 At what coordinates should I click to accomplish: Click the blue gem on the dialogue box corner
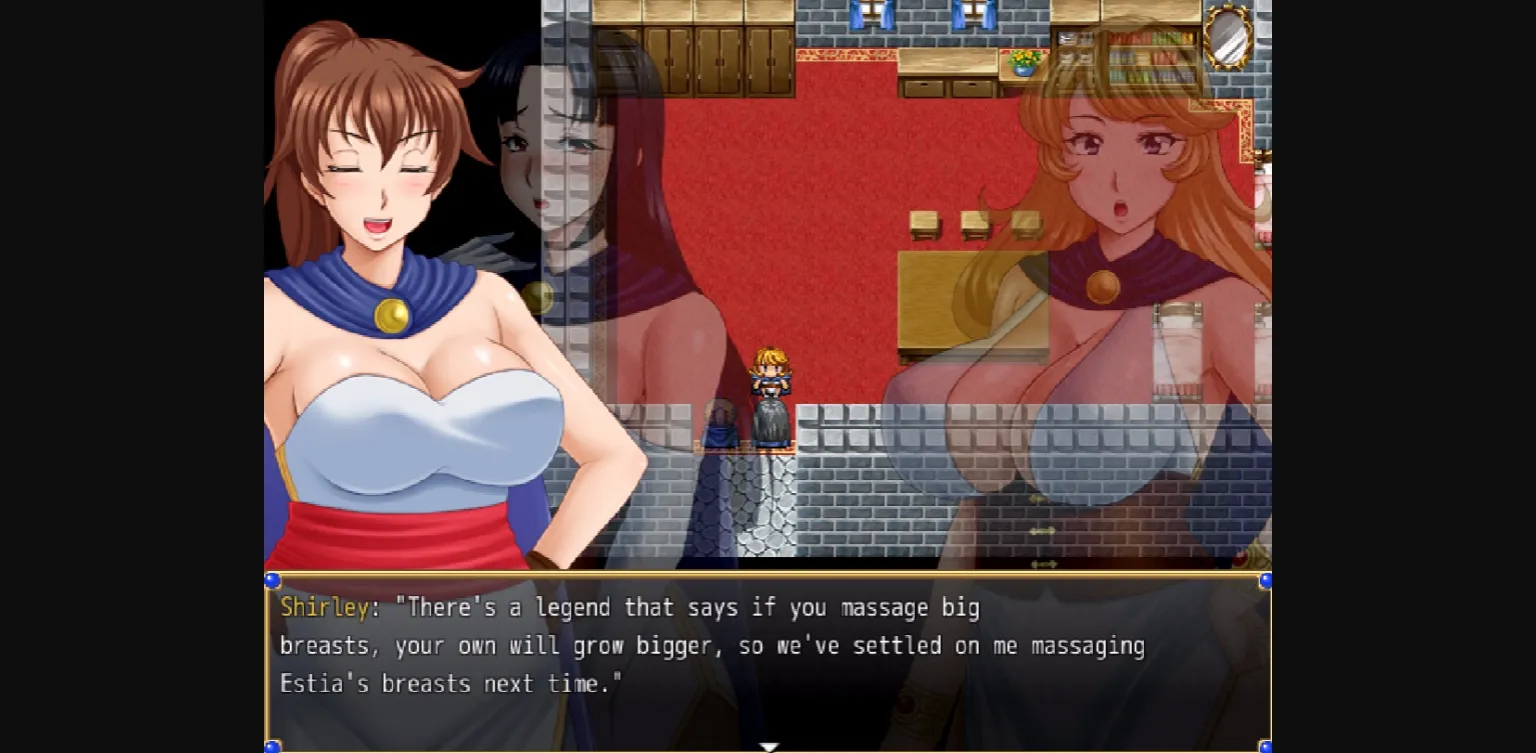273,578
